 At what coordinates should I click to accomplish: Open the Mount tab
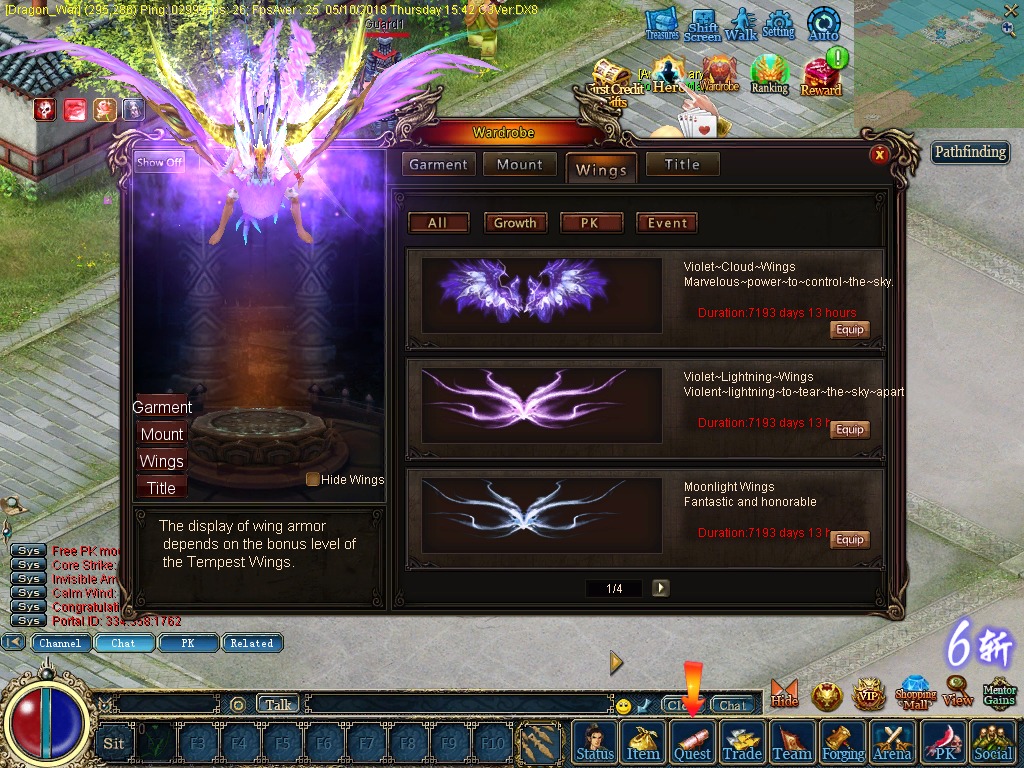click(520, 165)
